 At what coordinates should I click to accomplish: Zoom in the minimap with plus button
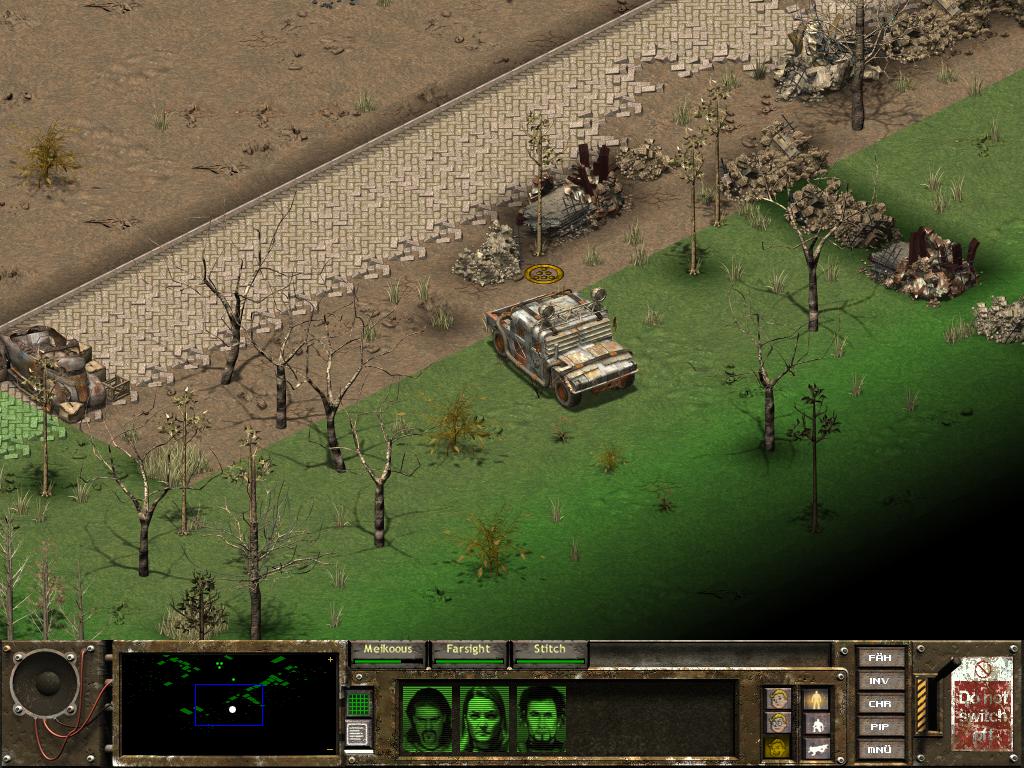click(x=331, y=660)
